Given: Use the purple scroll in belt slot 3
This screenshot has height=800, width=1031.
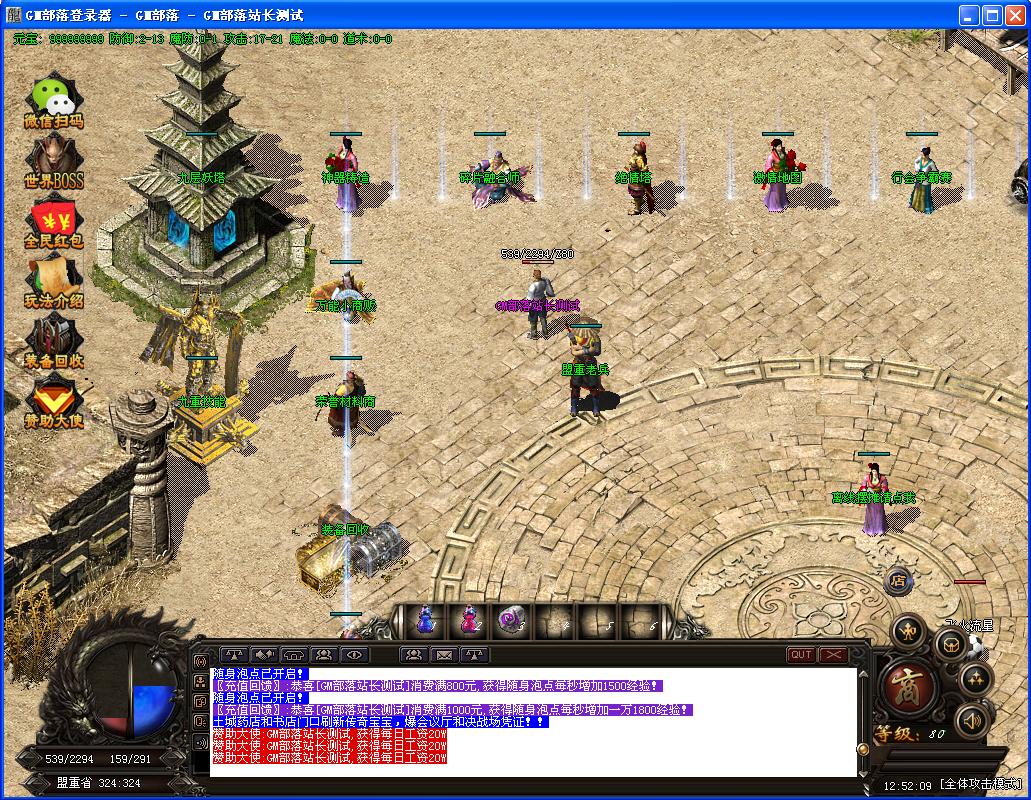Looking at the screenshot, I should pyautogui.click(x=512, y=621).
